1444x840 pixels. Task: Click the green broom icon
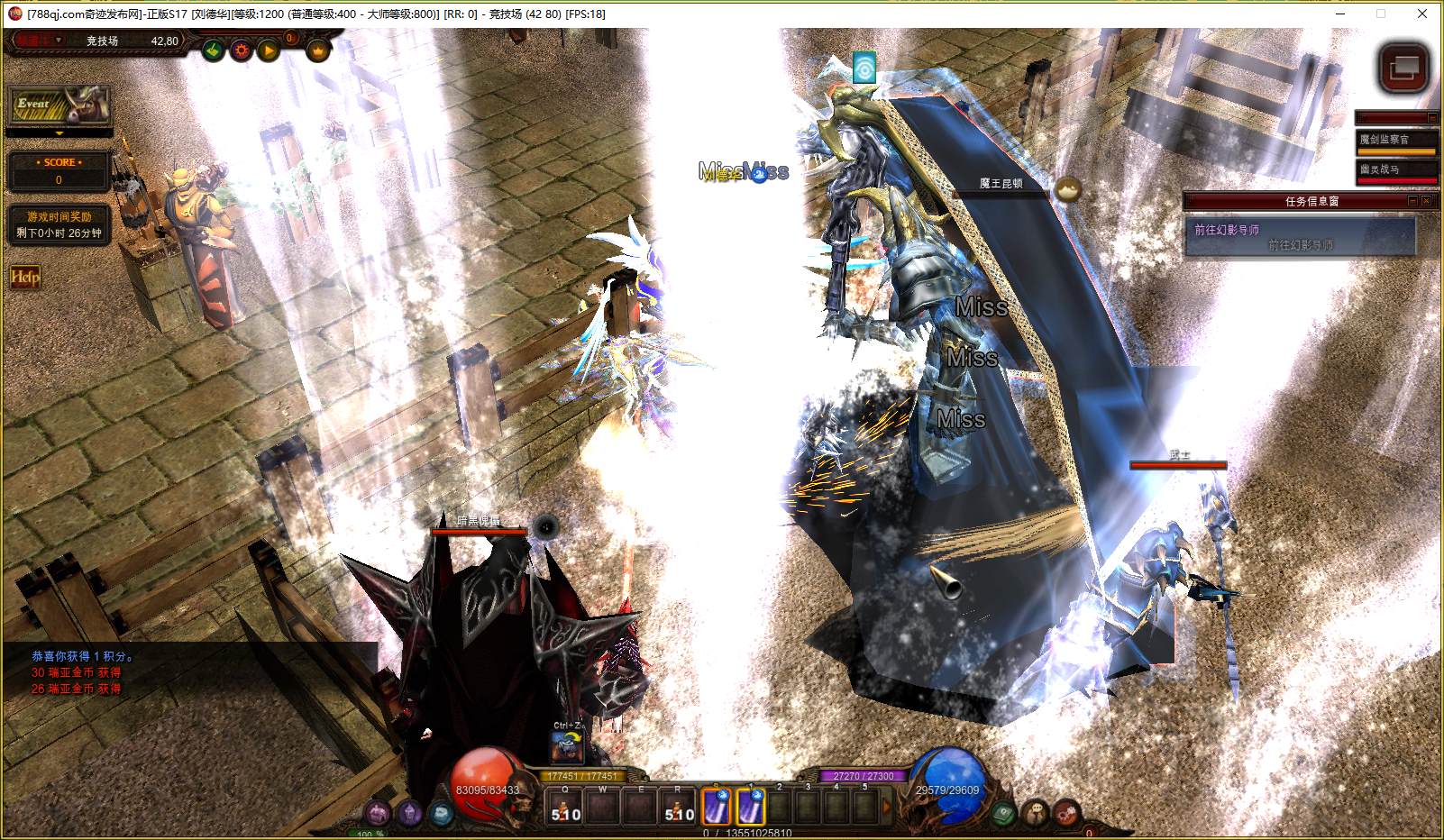[x=213, y=50]
